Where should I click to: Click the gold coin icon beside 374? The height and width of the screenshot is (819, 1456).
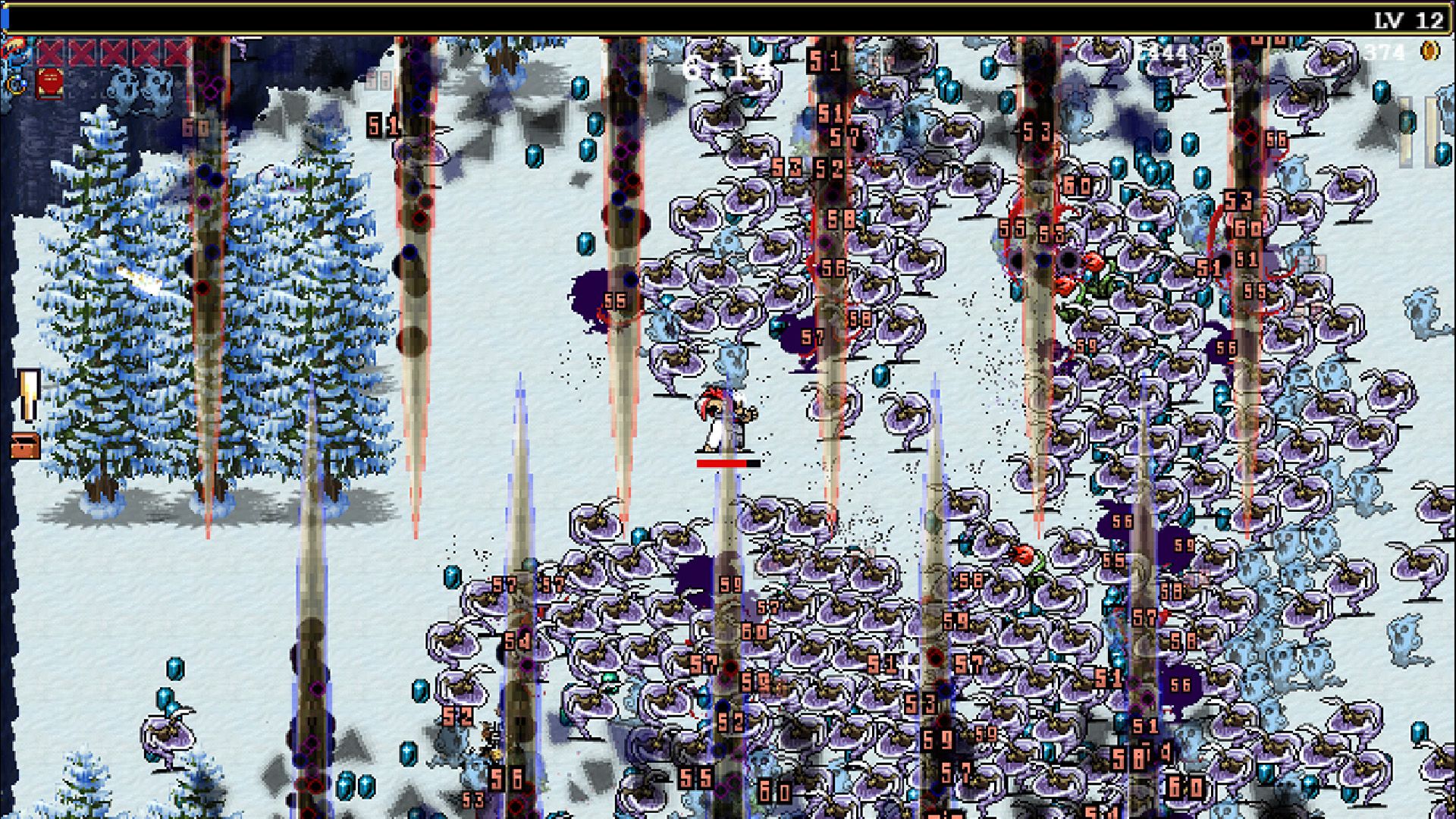coord(1430,52)
